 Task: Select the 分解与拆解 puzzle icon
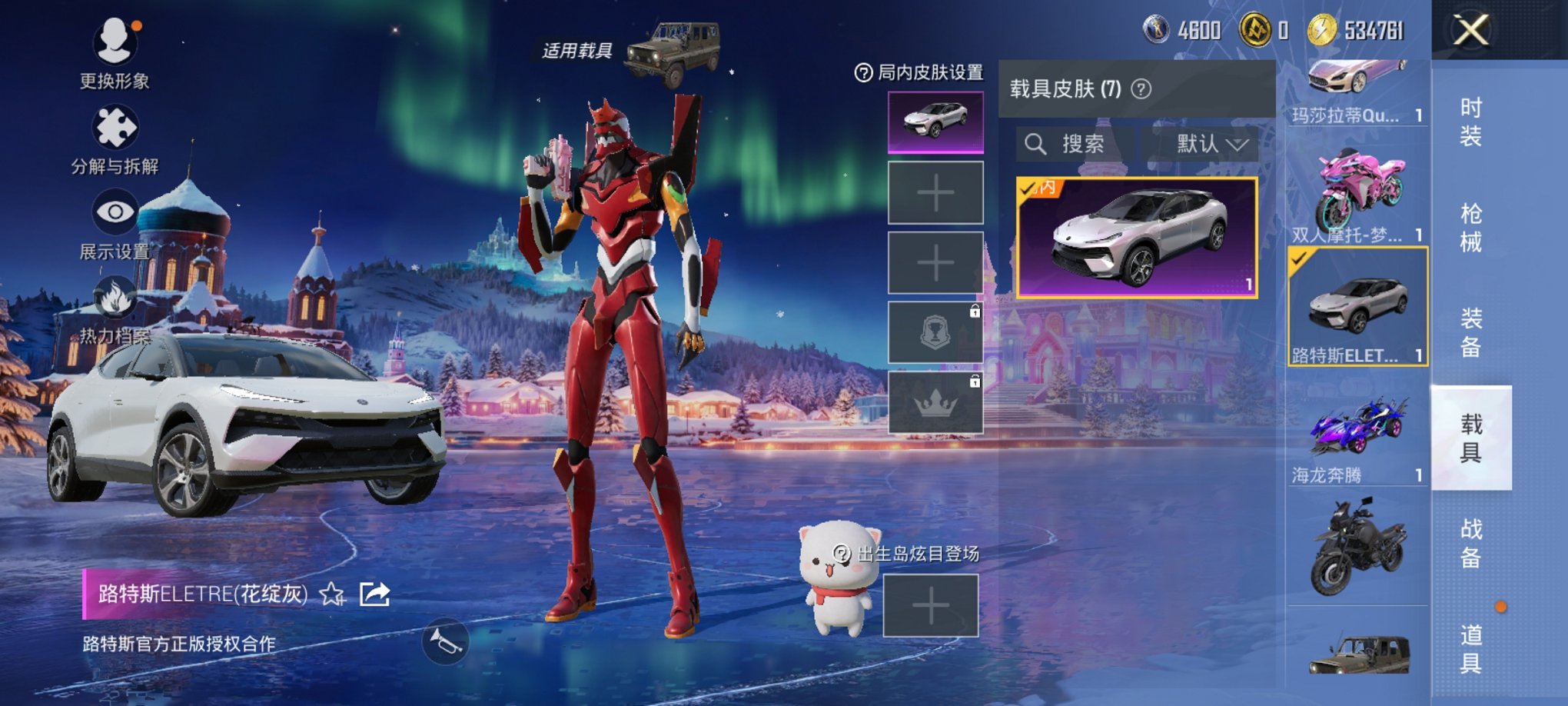pyautogui.click(x=114, y=123)
